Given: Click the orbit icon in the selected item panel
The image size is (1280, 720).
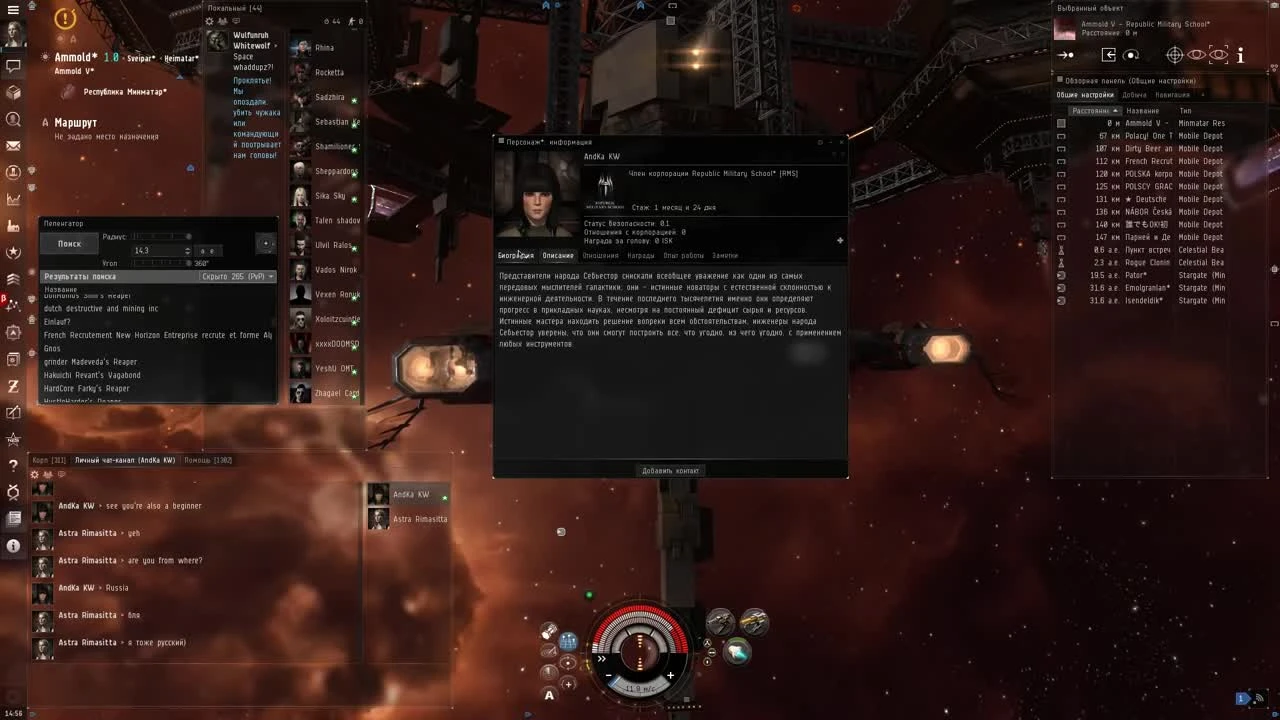Looking at the screenshot, I should (x=1130, y=56).
